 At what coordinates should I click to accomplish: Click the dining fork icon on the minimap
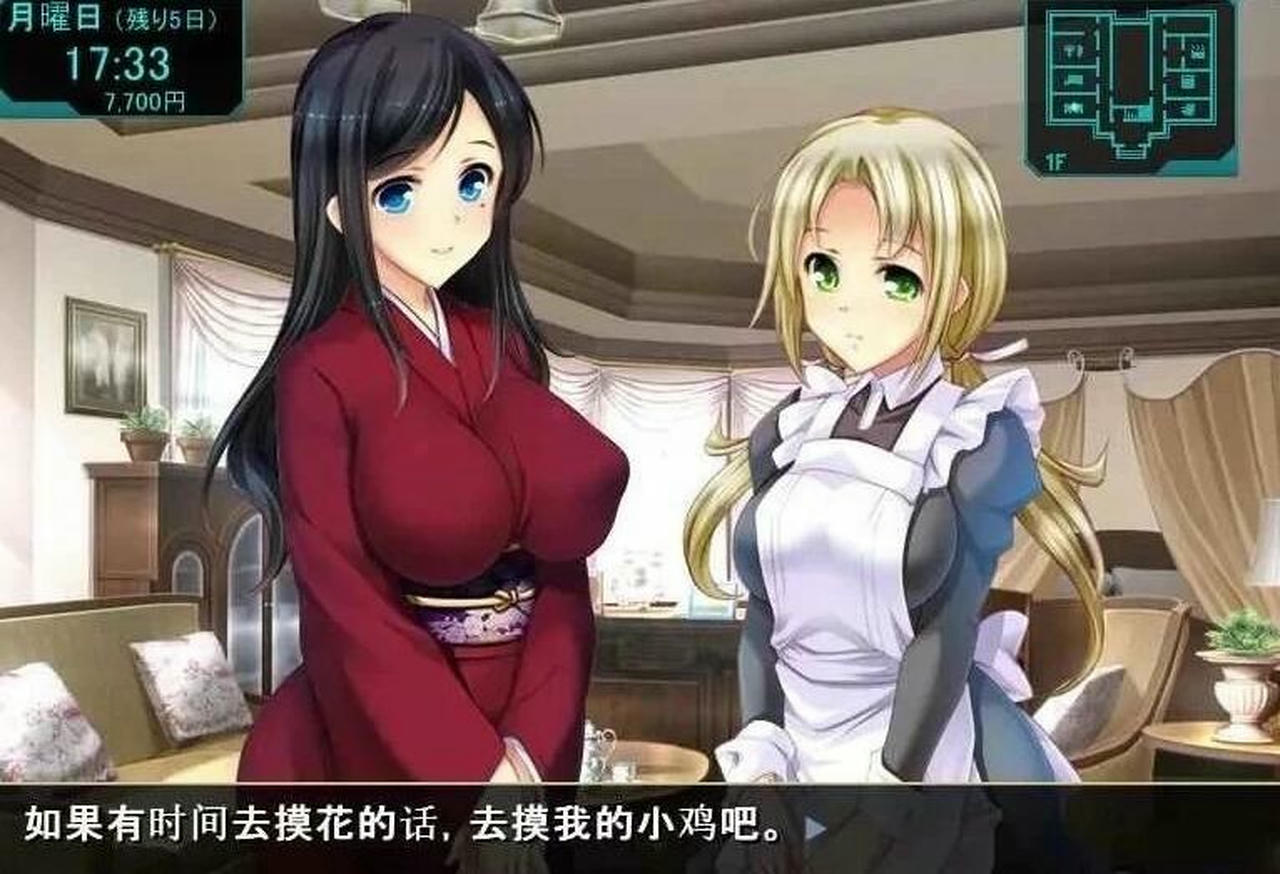click(x=1073, y=50)
